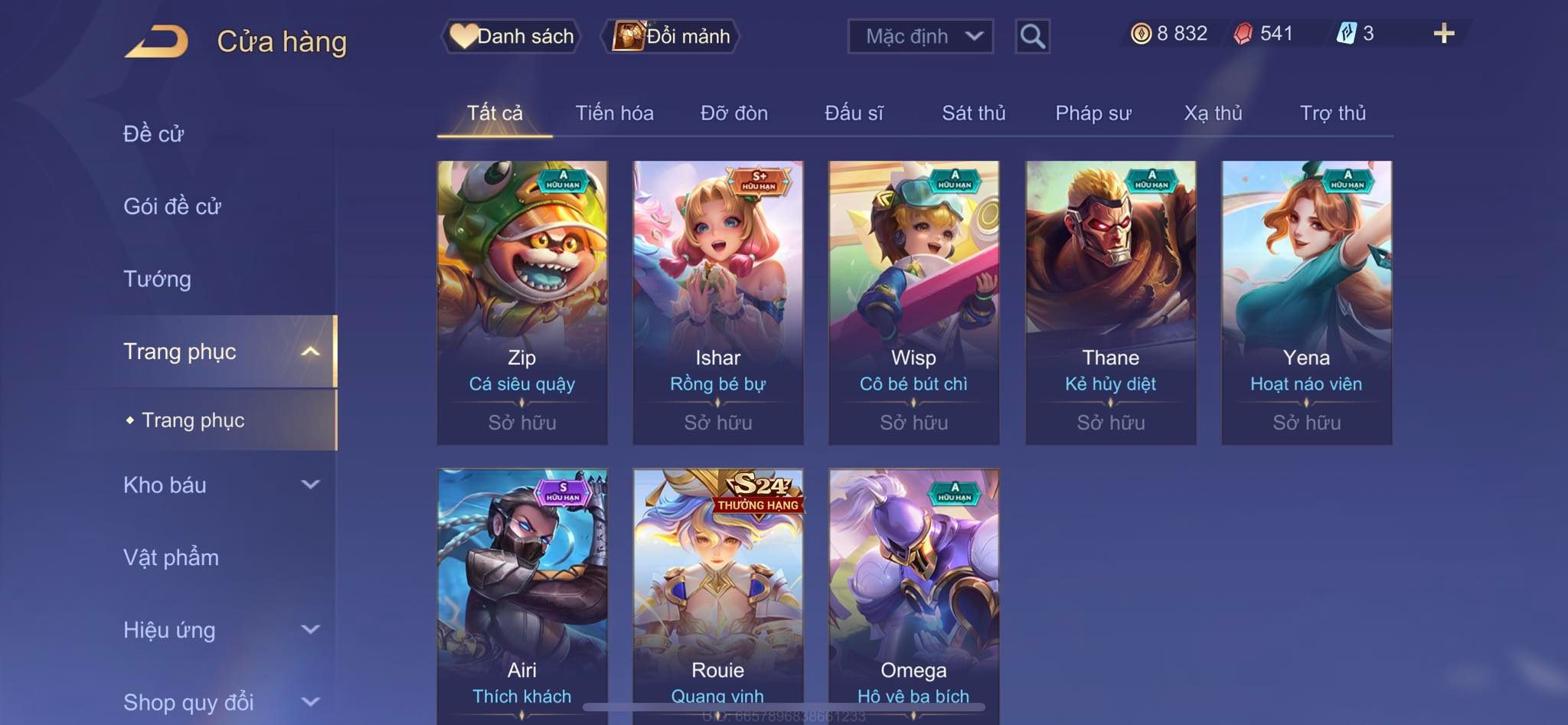The image size is (1568, 725).
Task: Switch to the Tiến hóa tab
Action: tap(614, 113)
